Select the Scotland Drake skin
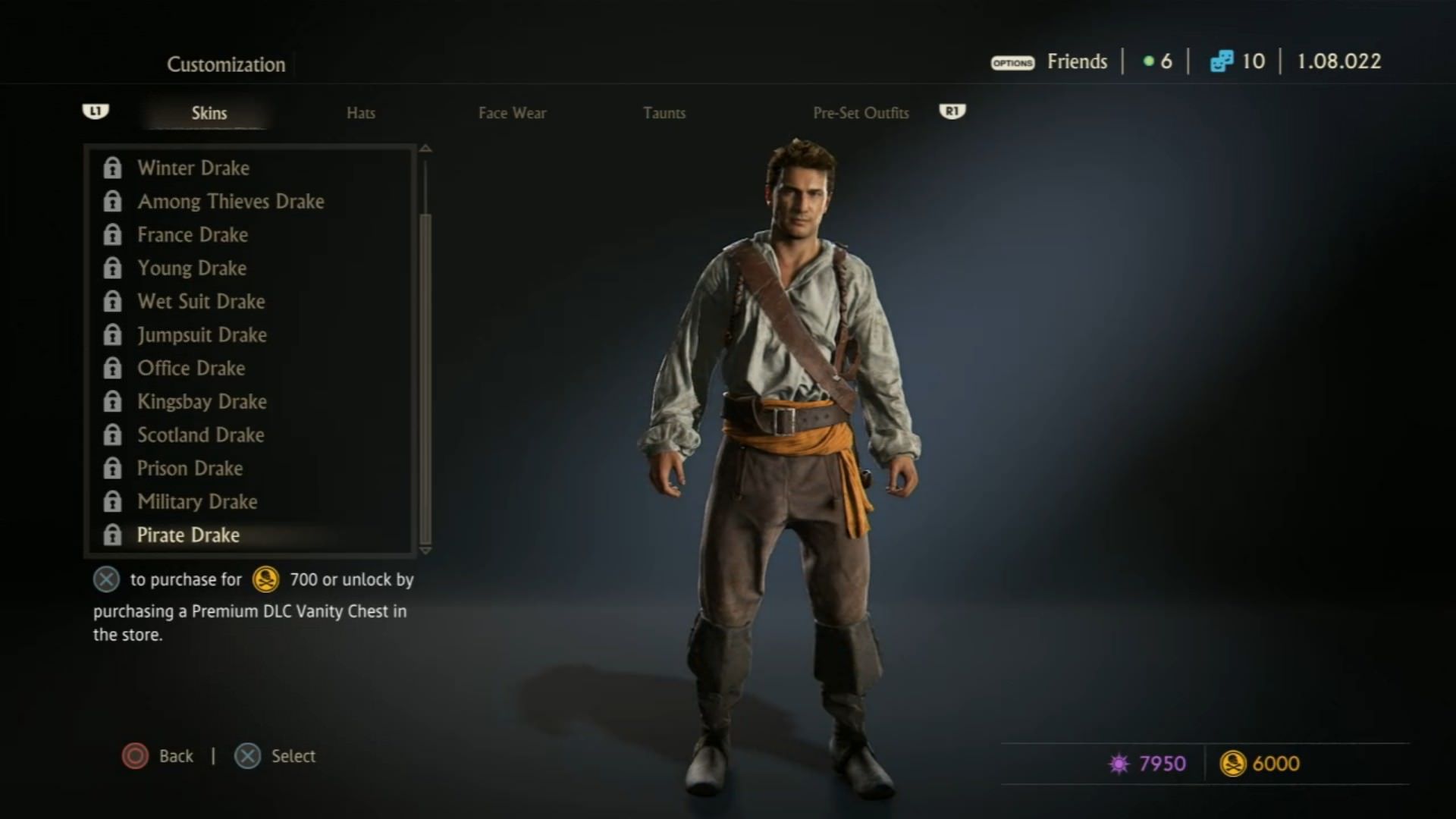Image resolution: width=1456 pixels, height=819 pixels. click(x=201, y=435)
